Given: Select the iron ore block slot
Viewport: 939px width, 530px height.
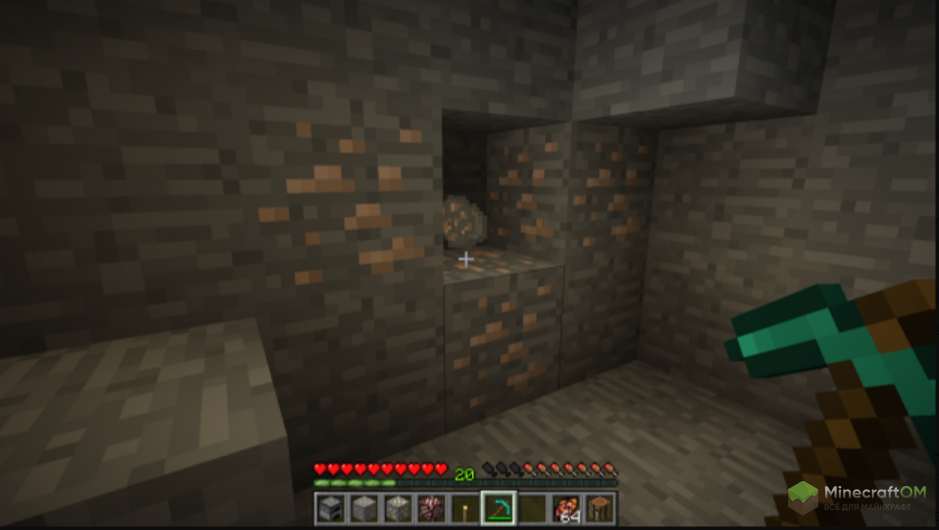Looking at the screenshot, I should (x=364, y=508).
